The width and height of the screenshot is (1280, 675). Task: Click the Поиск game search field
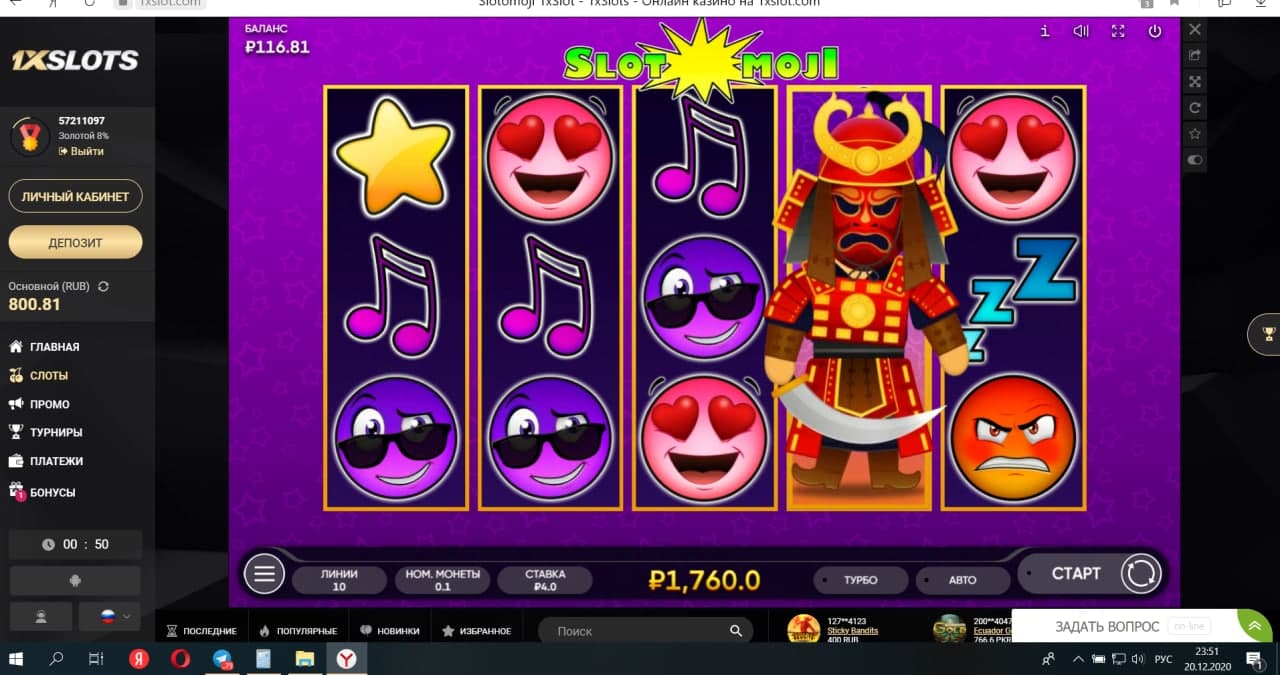point(640,631)
